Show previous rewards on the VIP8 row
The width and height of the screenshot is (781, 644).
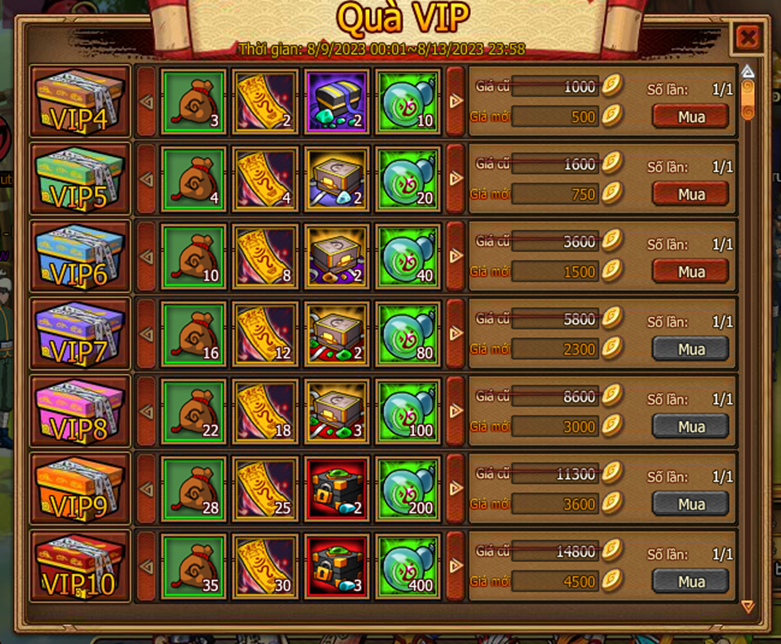pos(146,411)
